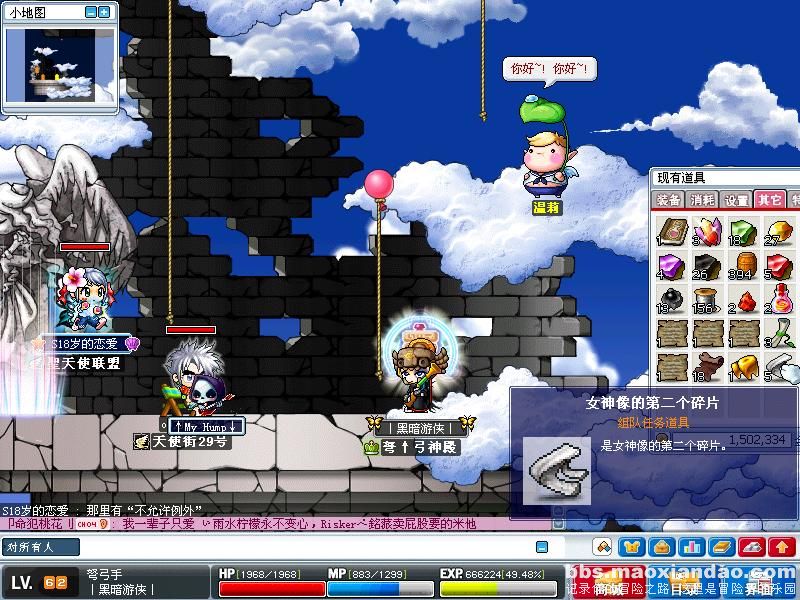Click the minimap minus button

(90, 12)
